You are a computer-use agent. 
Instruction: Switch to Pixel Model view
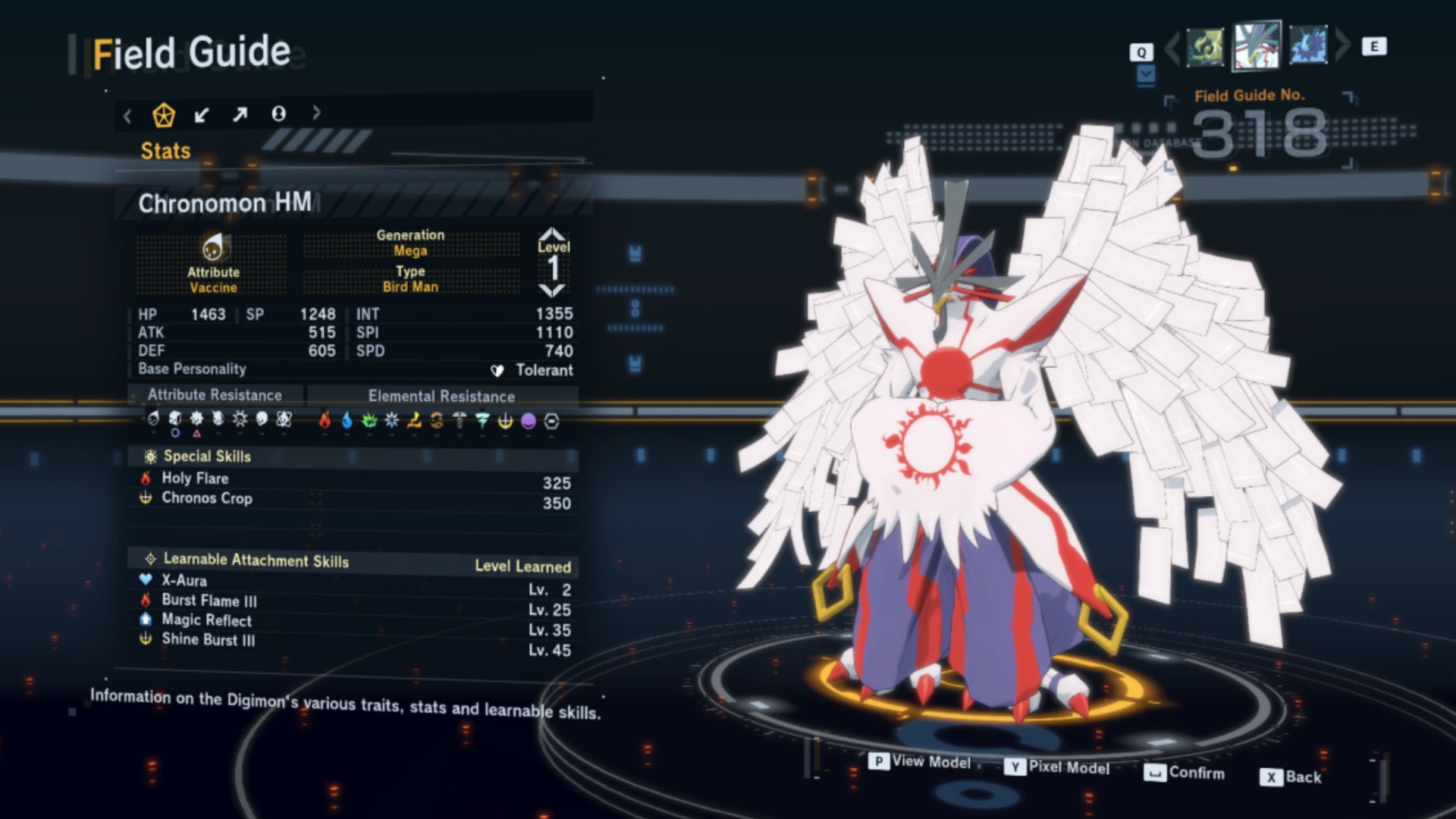(x=1058, y=767)
